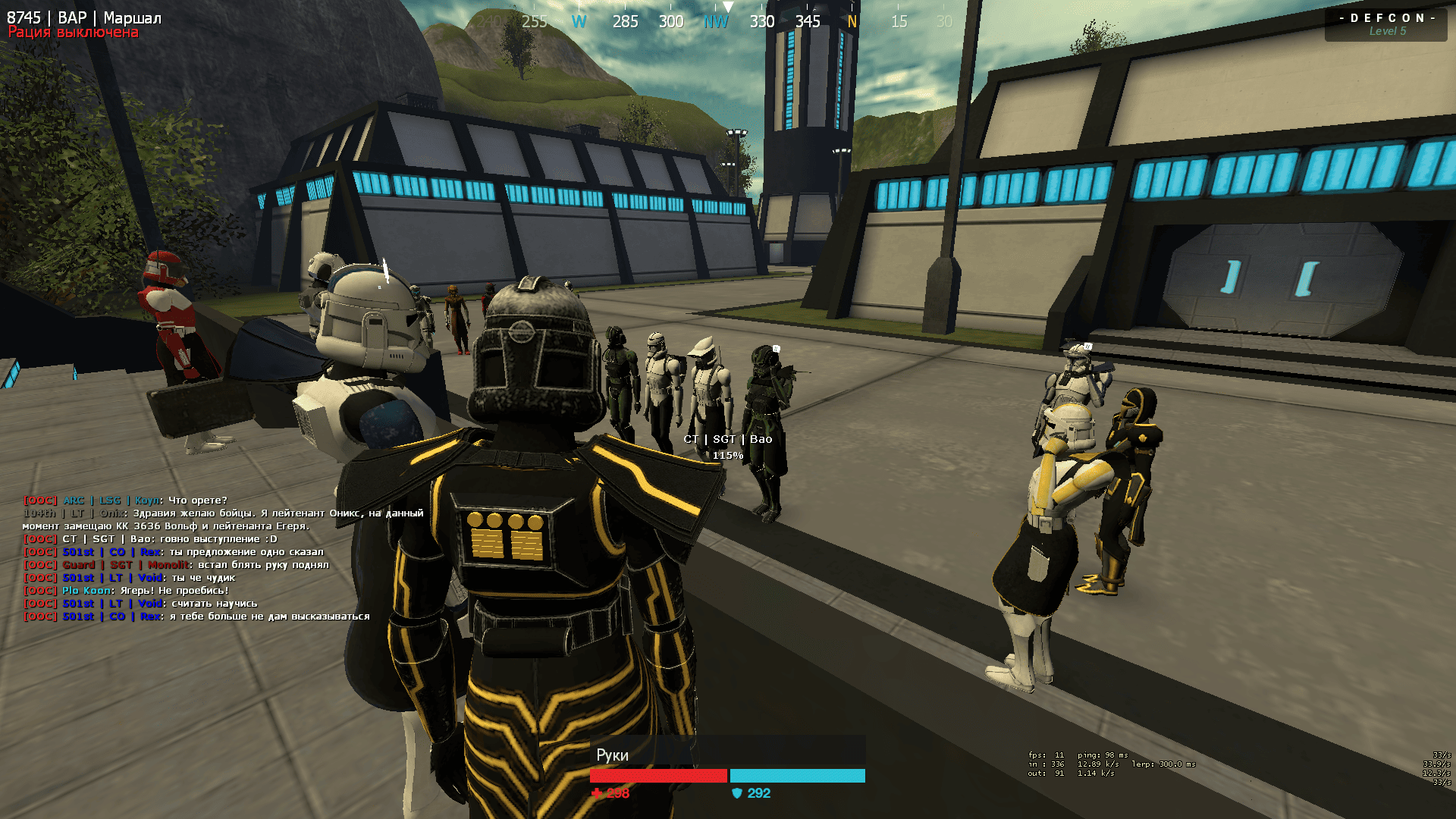Select Plo Koon's message in chat
Image resolution: width=1456 pixels, height=819 pixels.
[126, 591]
